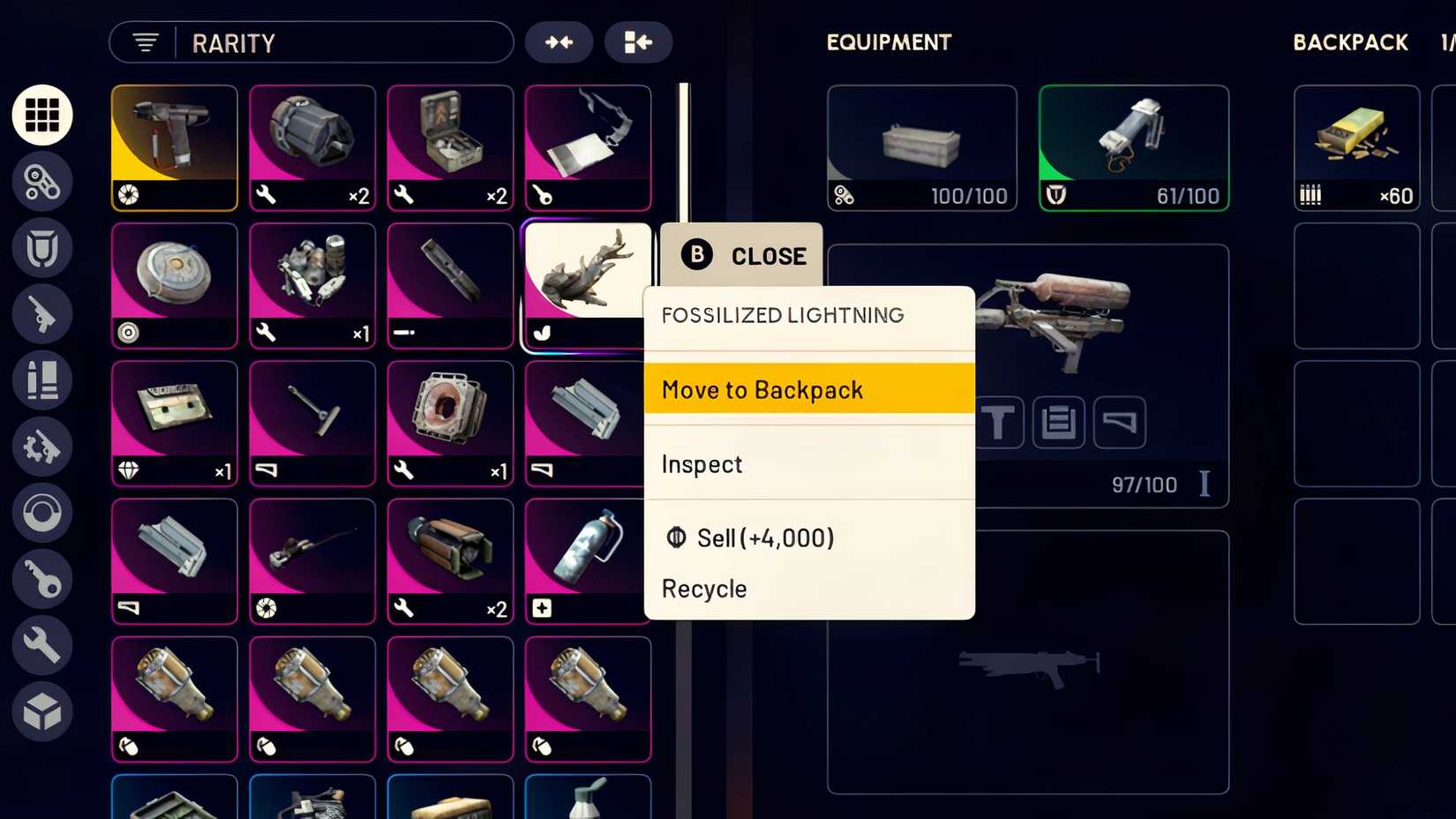Viewport: 1456px width, 819px height.
Task: Toggle the compact inventory layout button beside RARITY
Action: pyautogui.click(x=559, y=41)
